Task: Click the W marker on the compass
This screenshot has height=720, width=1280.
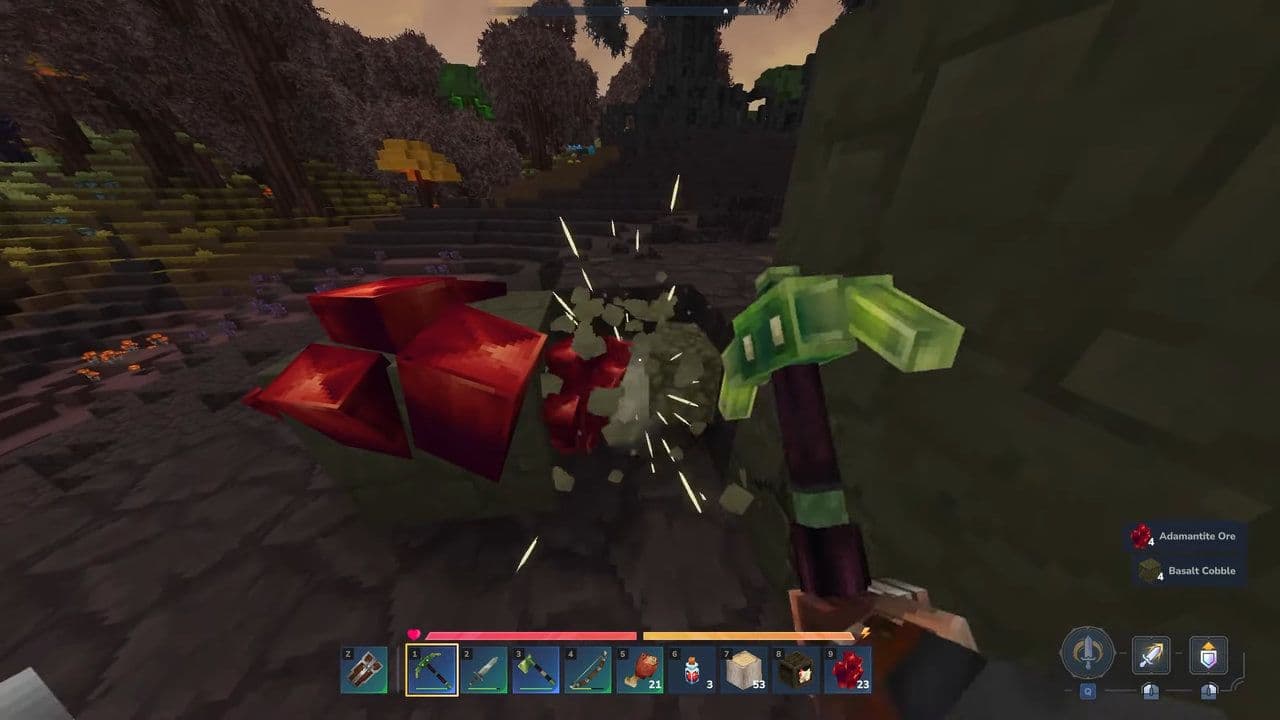Action: click(764, 10)
